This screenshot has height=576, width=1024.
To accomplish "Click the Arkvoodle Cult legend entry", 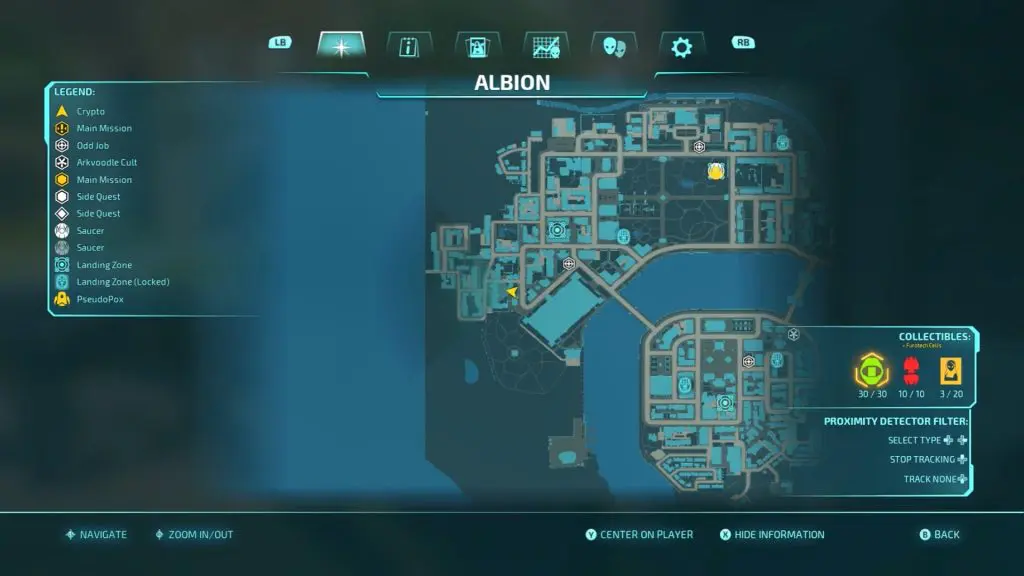I will point(106,162).
